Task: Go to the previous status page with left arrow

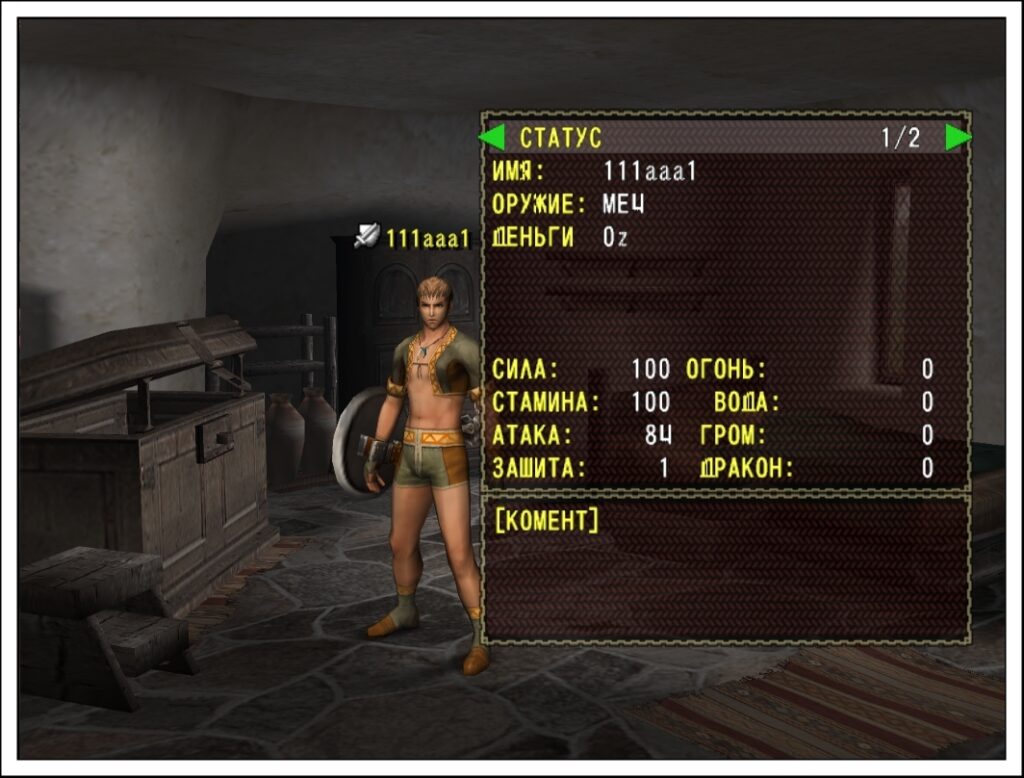Action: [x=492, y=137]
